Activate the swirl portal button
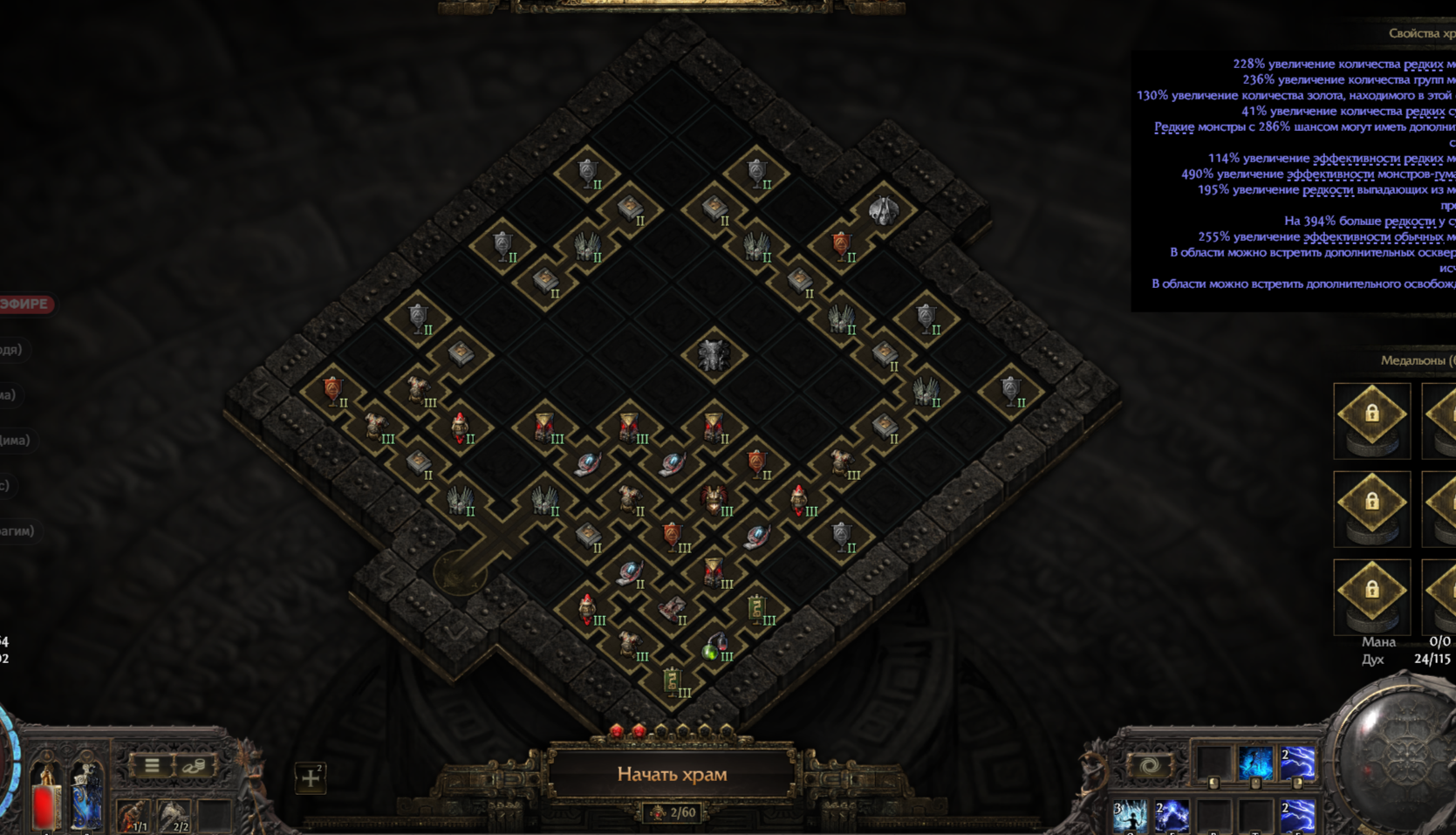 coord(1149,766)
